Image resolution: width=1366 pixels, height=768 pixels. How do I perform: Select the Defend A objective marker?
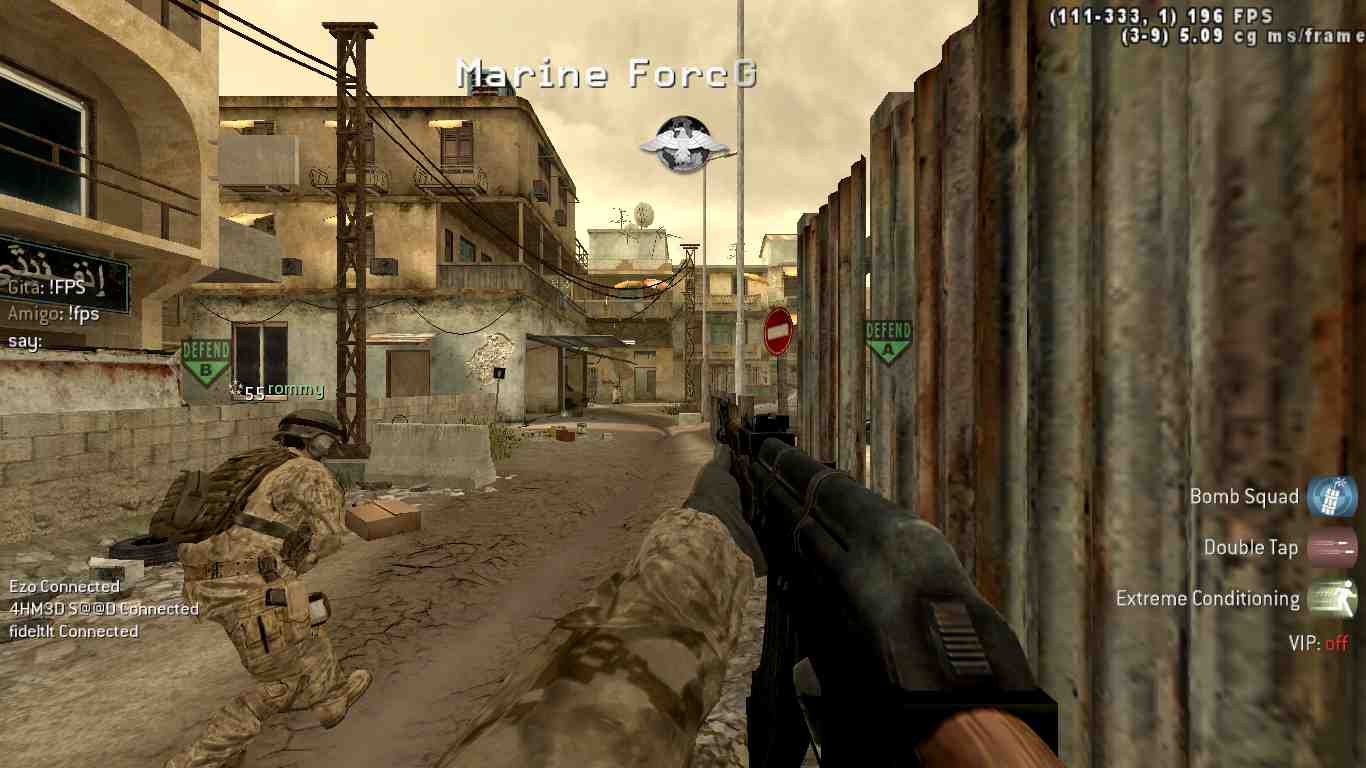(x=888, y=341)
